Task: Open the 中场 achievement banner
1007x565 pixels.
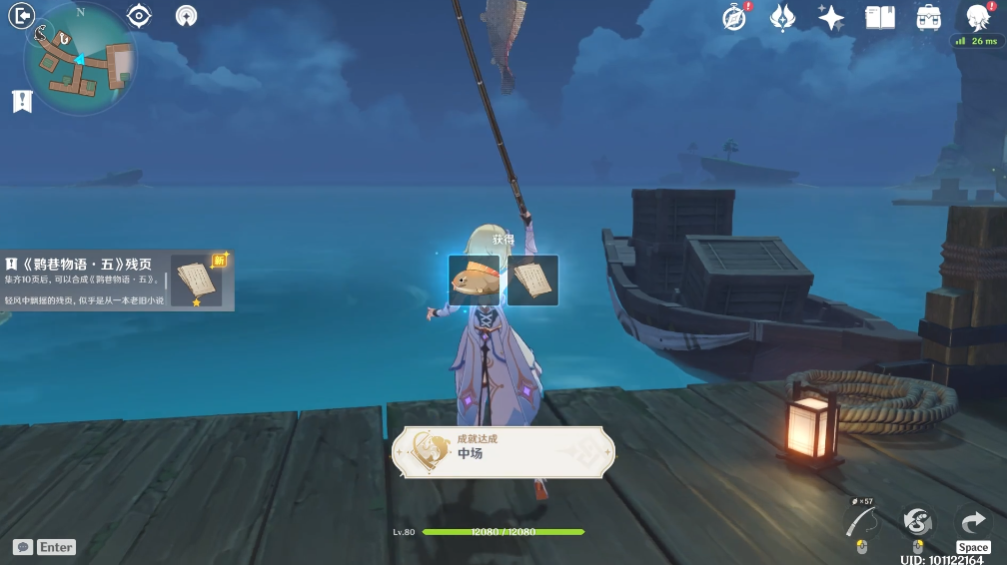Action: (502, 452)
